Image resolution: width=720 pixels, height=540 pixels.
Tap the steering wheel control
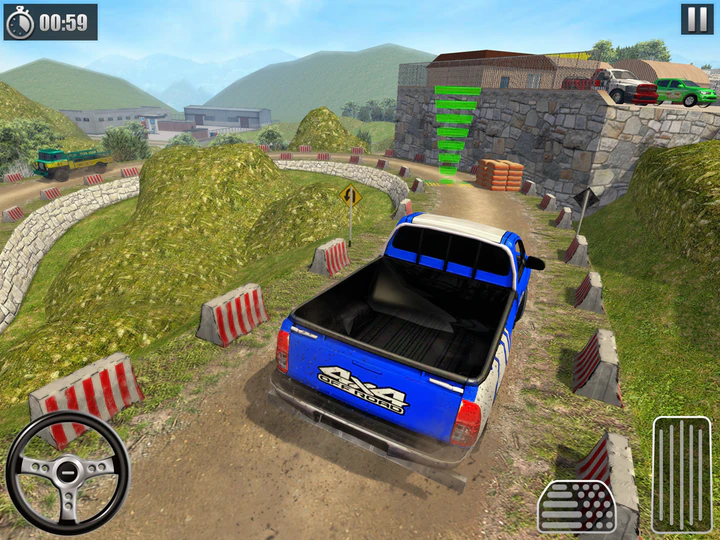pyautogui.click(x=67, y=472)
